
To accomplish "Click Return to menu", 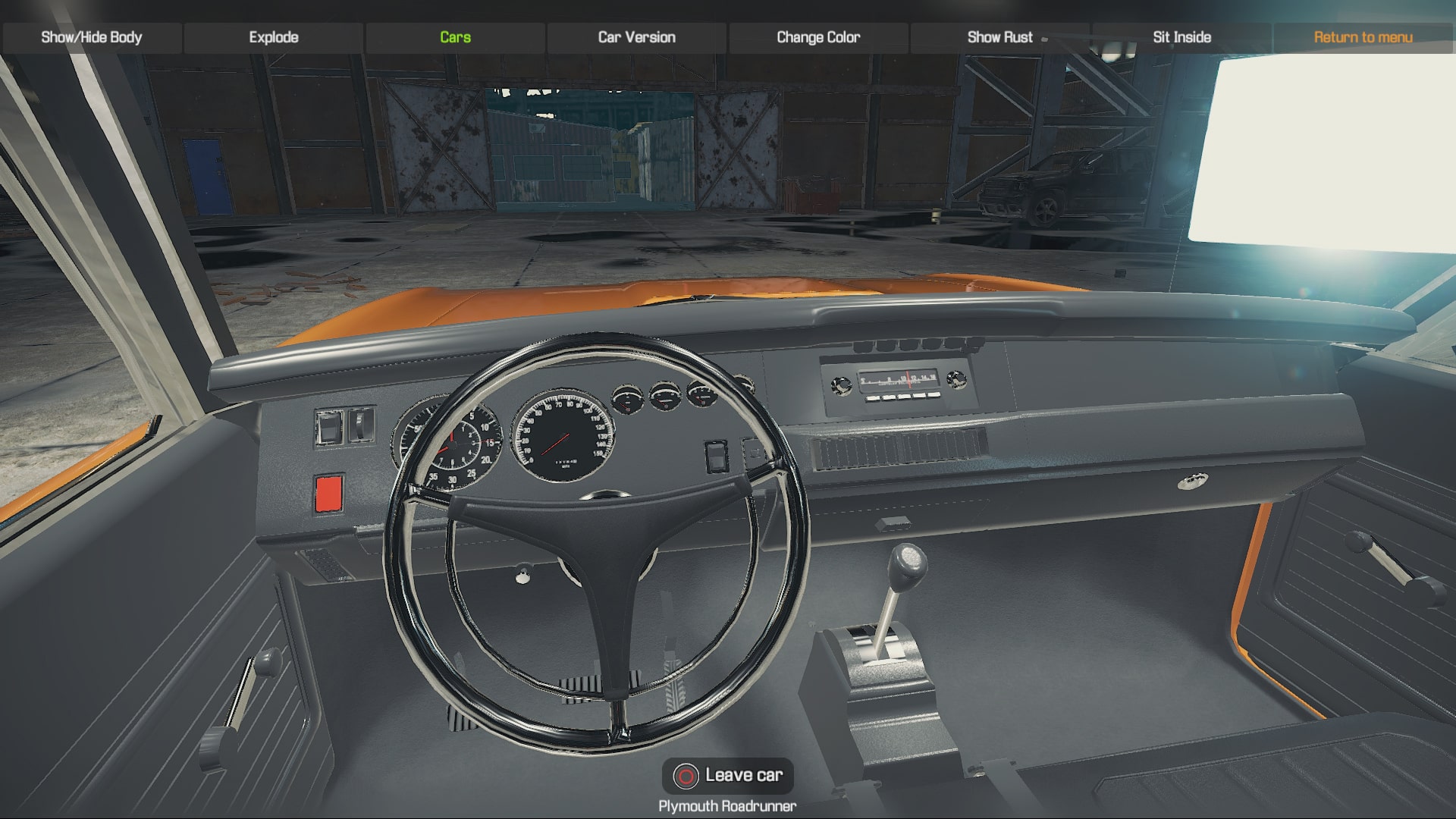I will coord(1363,36).
